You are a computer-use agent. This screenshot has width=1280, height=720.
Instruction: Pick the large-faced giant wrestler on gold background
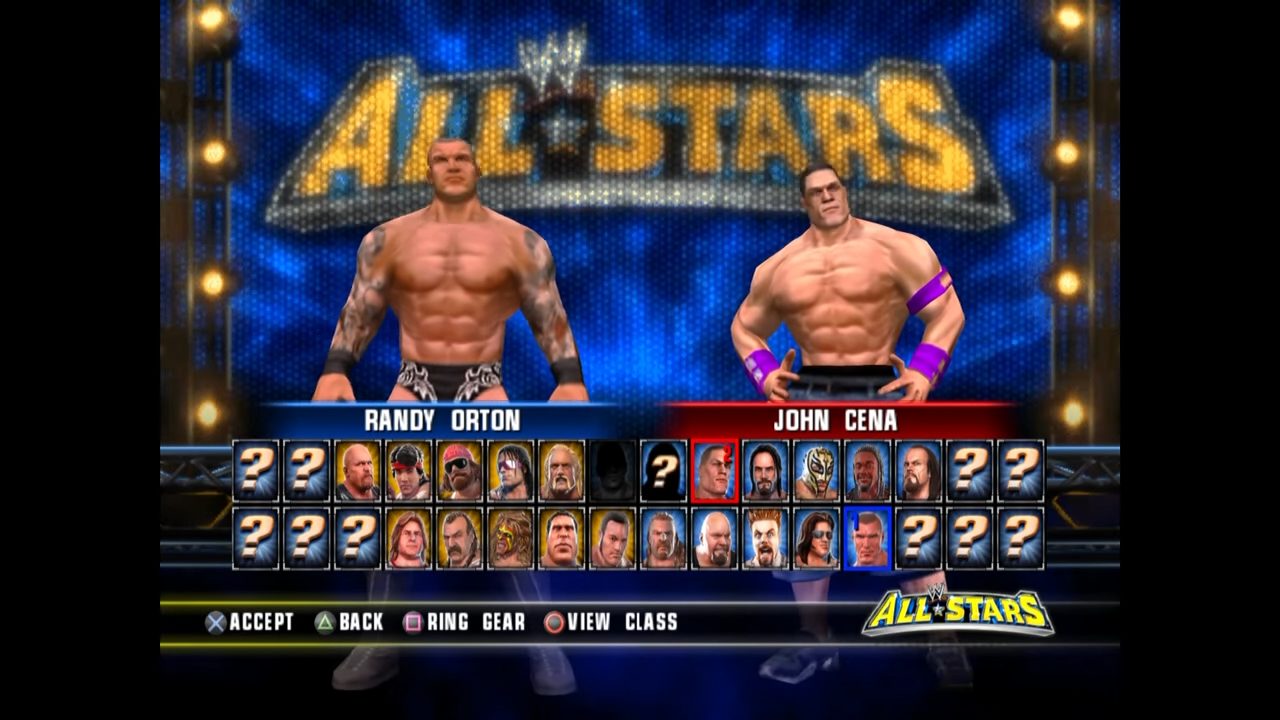(562, 538)
